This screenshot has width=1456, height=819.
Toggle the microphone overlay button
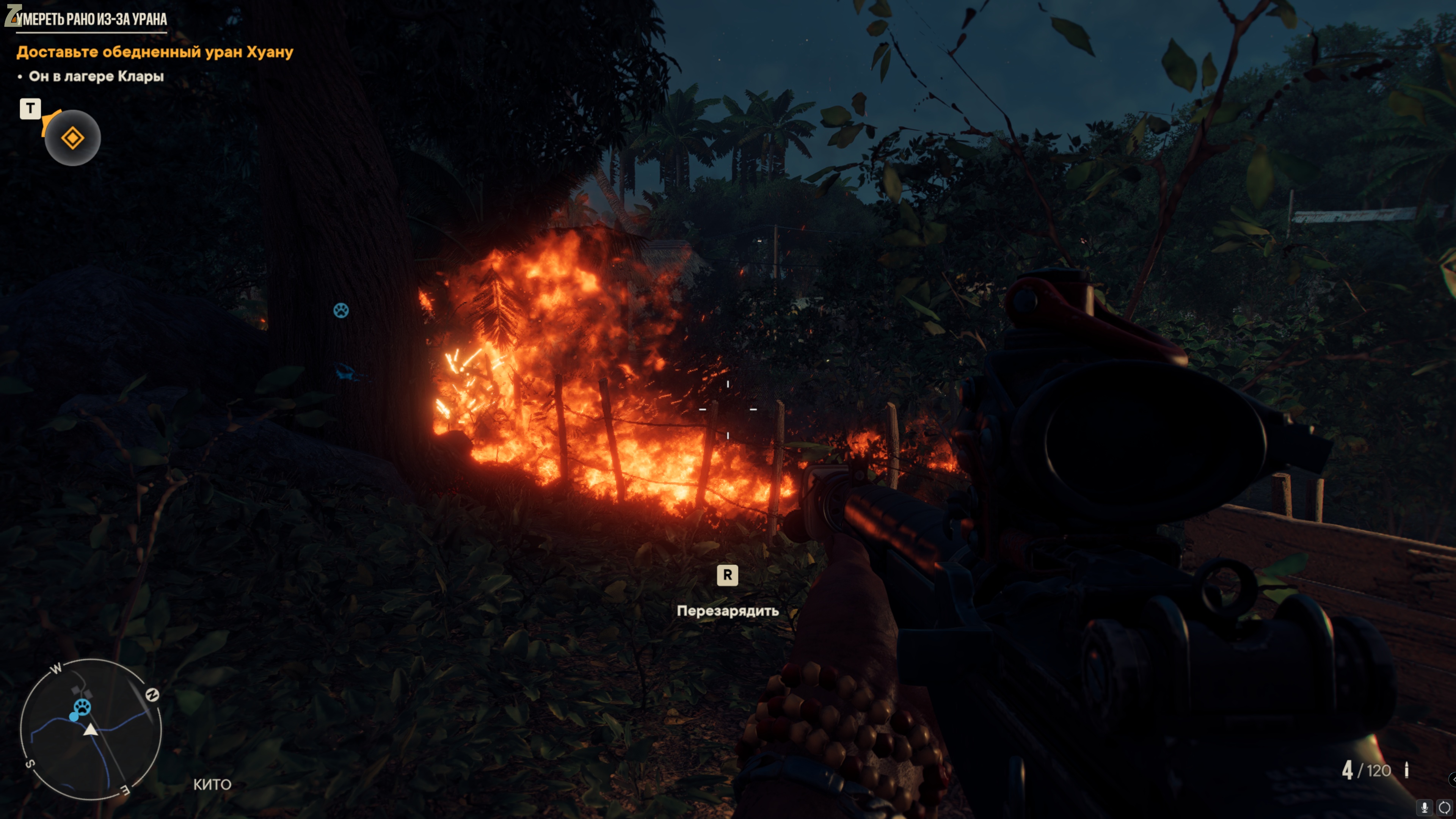pos(1425,808)
